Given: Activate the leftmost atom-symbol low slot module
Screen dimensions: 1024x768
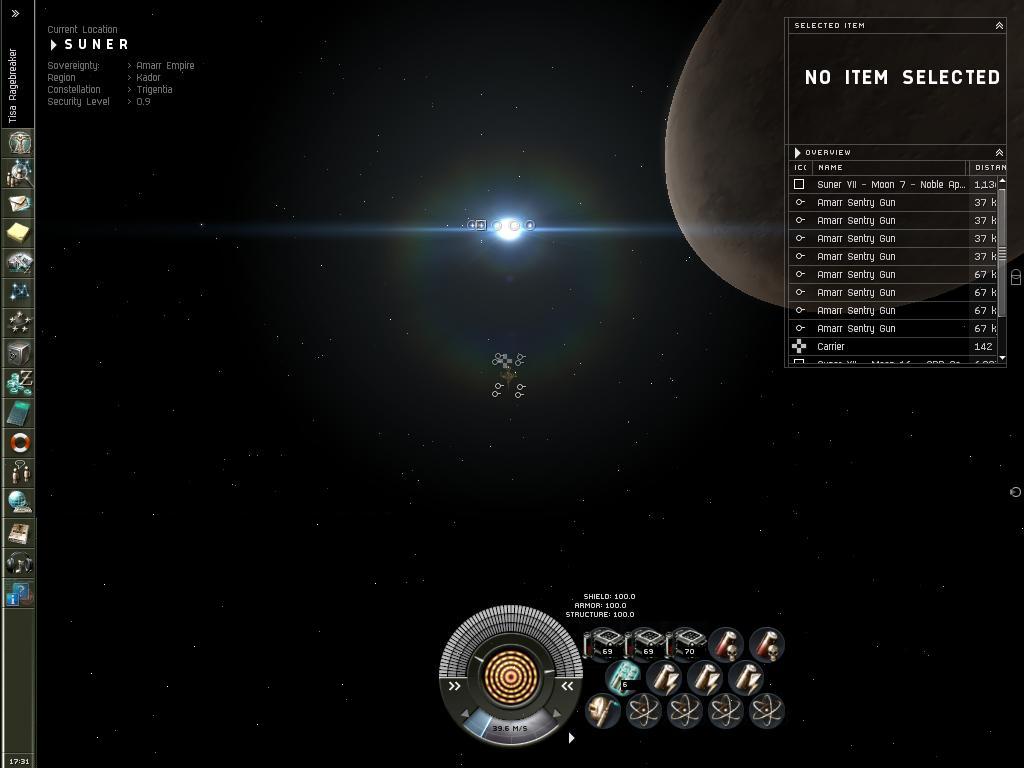Looking at the screenshot, I should point(644,711).
